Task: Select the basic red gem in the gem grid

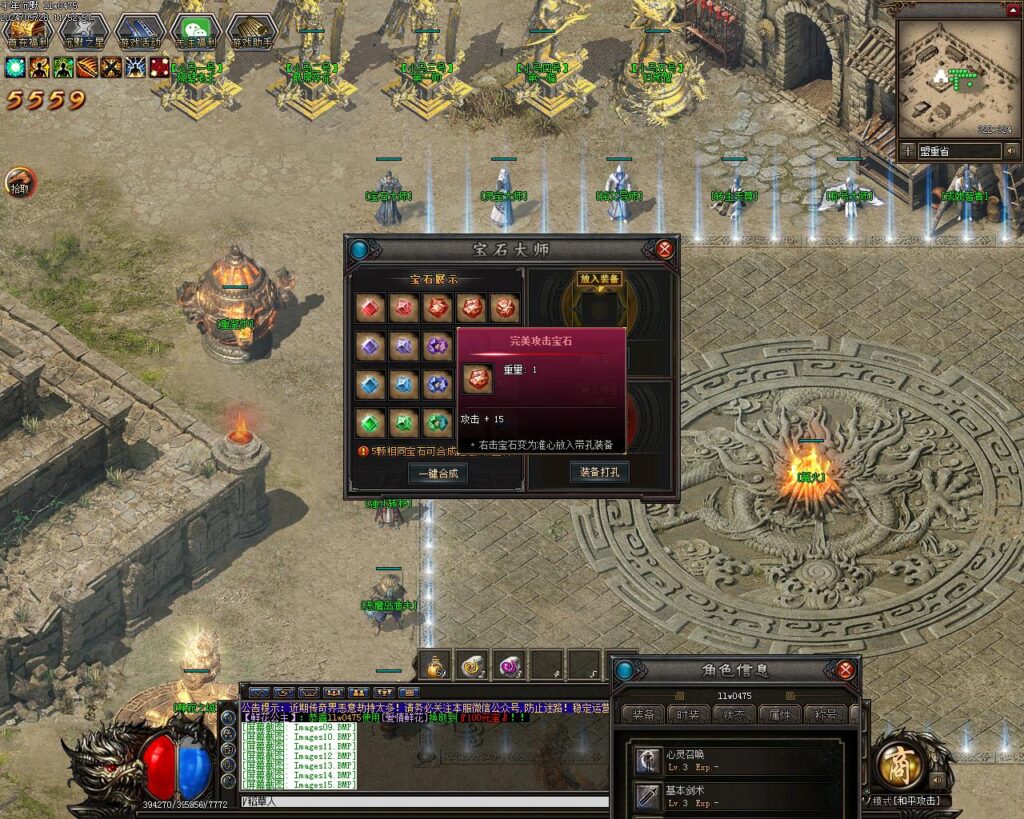Action: click(370, 308)
